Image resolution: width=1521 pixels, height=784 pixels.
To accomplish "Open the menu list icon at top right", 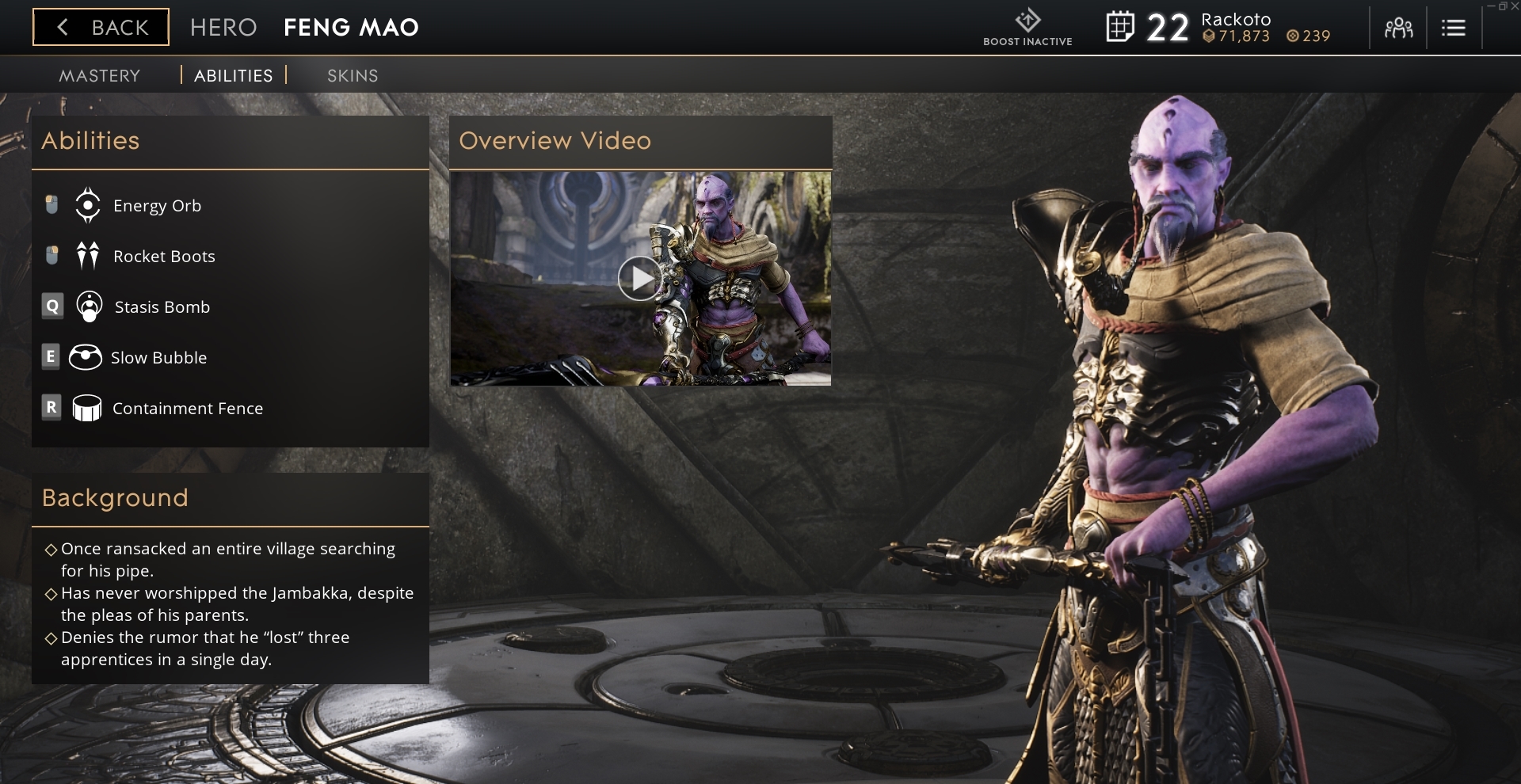I will click(x=1454, y=27).
